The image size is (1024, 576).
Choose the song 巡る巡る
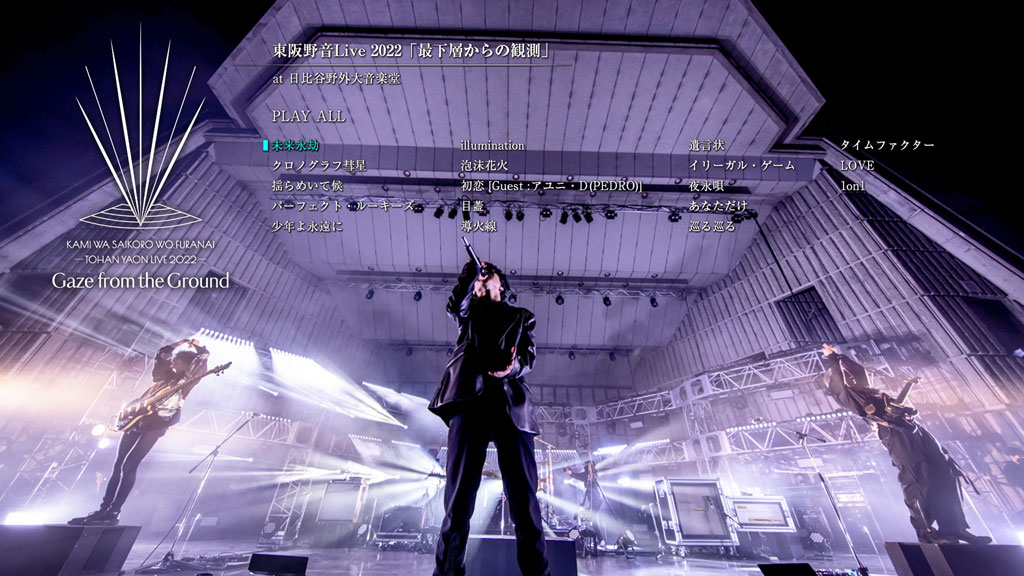pyautogui.click(x=712, y=226)
